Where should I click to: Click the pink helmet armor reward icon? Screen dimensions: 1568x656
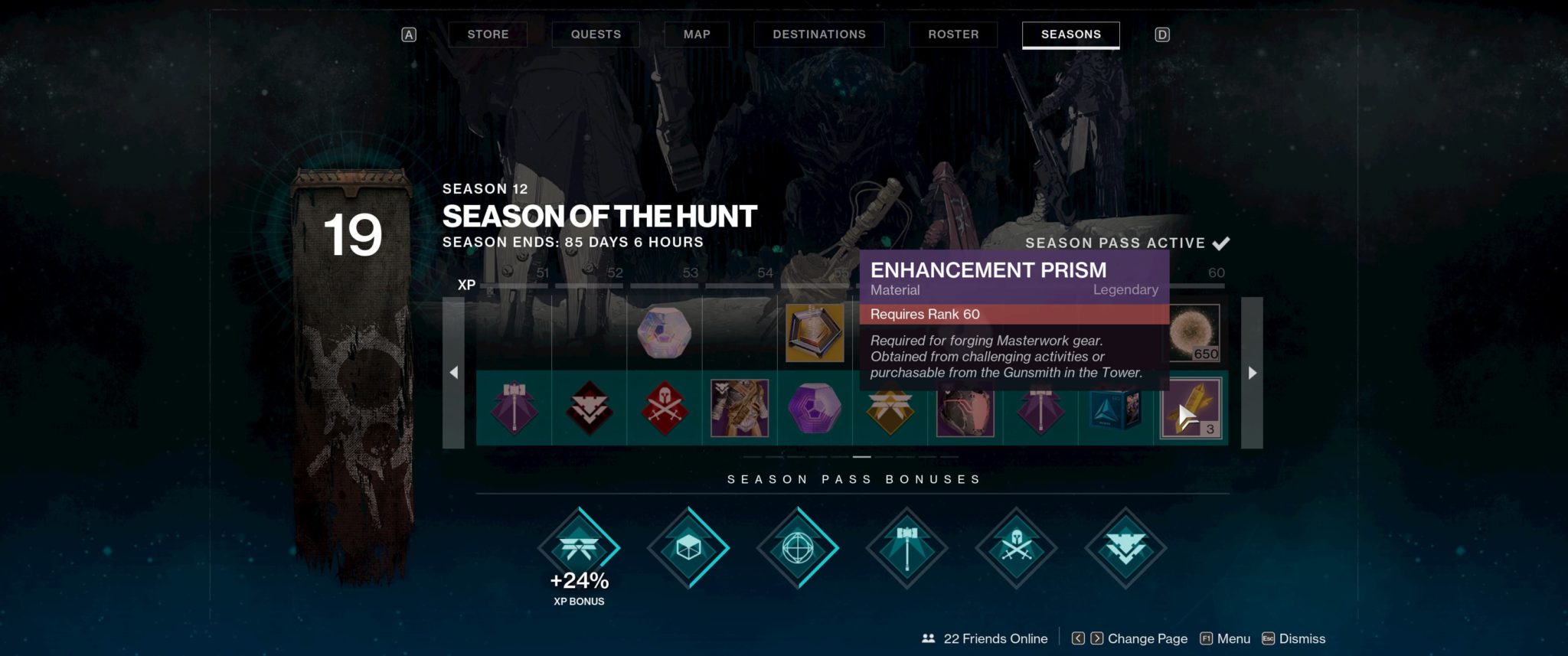(x=964, y=410)
